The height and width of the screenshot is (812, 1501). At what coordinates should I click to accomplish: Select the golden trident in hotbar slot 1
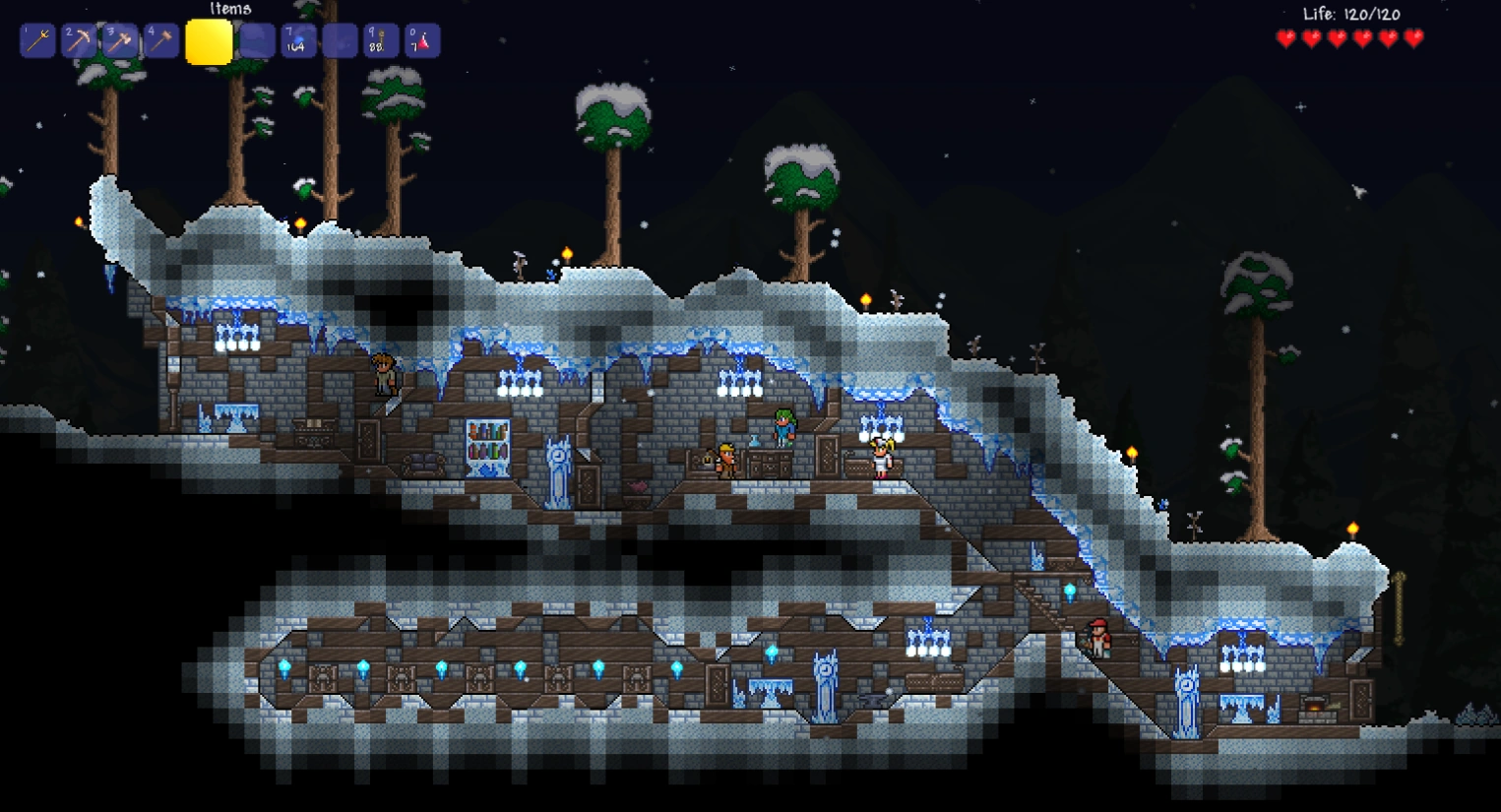pos(36,41)
